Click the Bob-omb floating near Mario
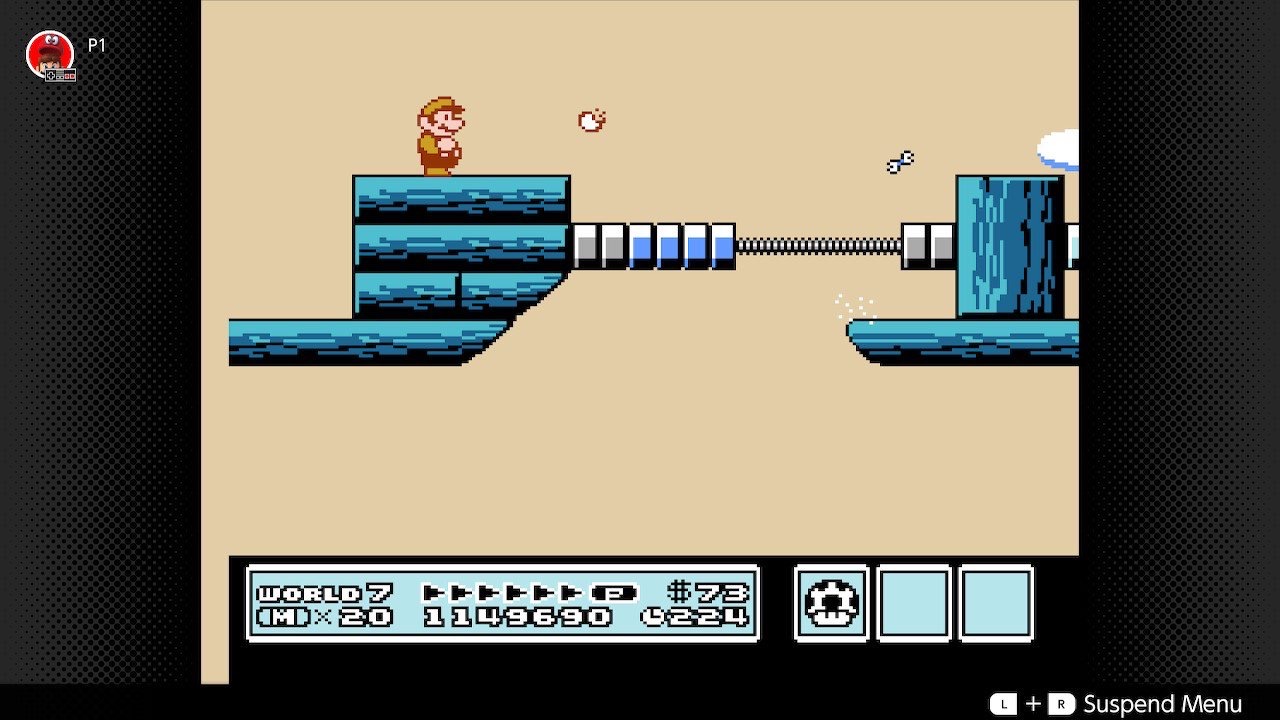The height and width of the screenshot is (720, 1280). pos(592,119)
